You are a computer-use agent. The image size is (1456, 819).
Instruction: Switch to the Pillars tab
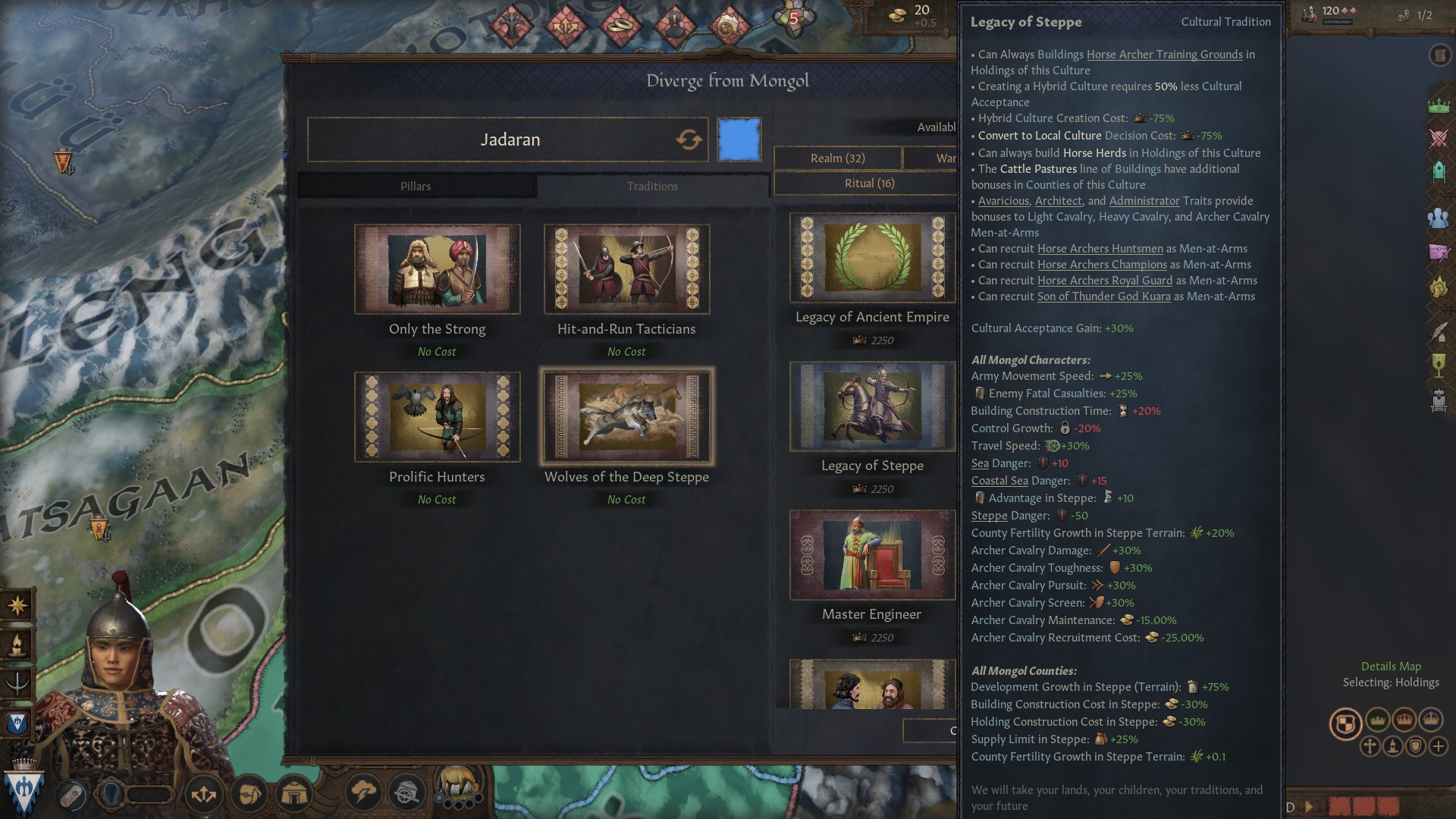416,187
